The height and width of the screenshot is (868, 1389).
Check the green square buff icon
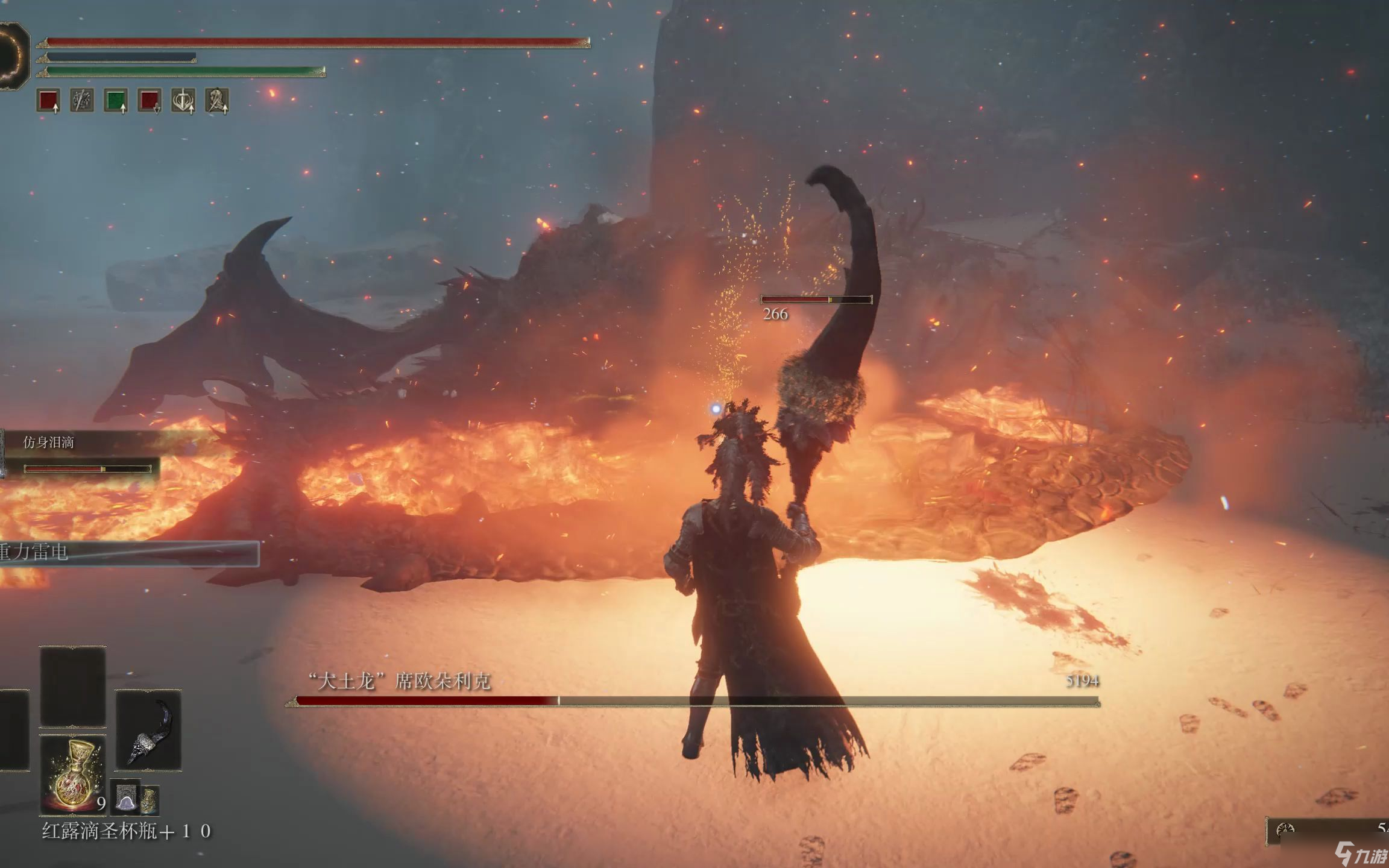[116, 100]
